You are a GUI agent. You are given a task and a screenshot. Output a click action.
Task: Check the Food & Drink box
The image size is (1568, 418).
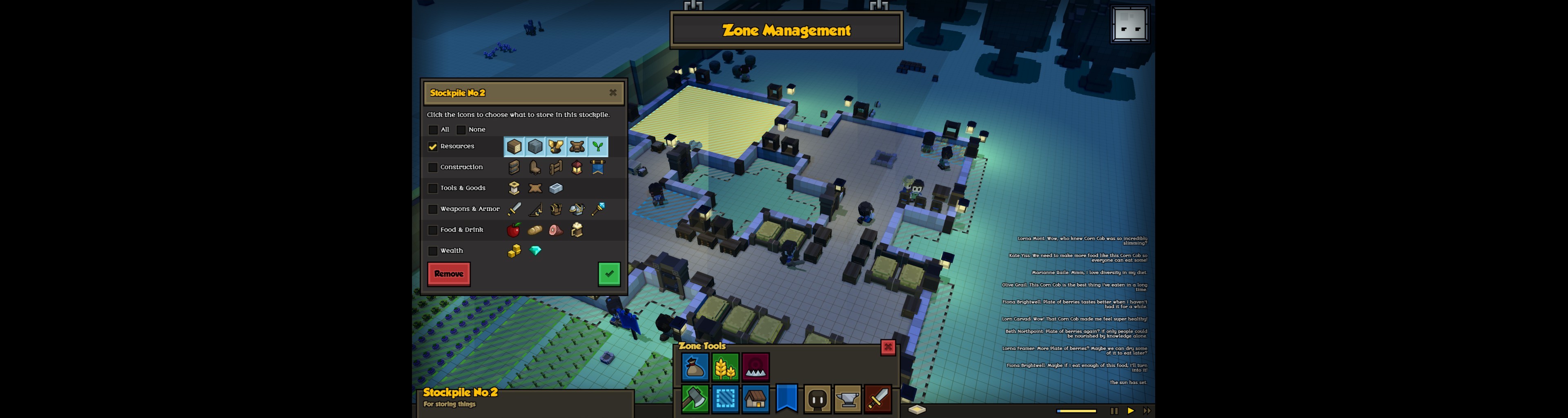coord(433,230)
